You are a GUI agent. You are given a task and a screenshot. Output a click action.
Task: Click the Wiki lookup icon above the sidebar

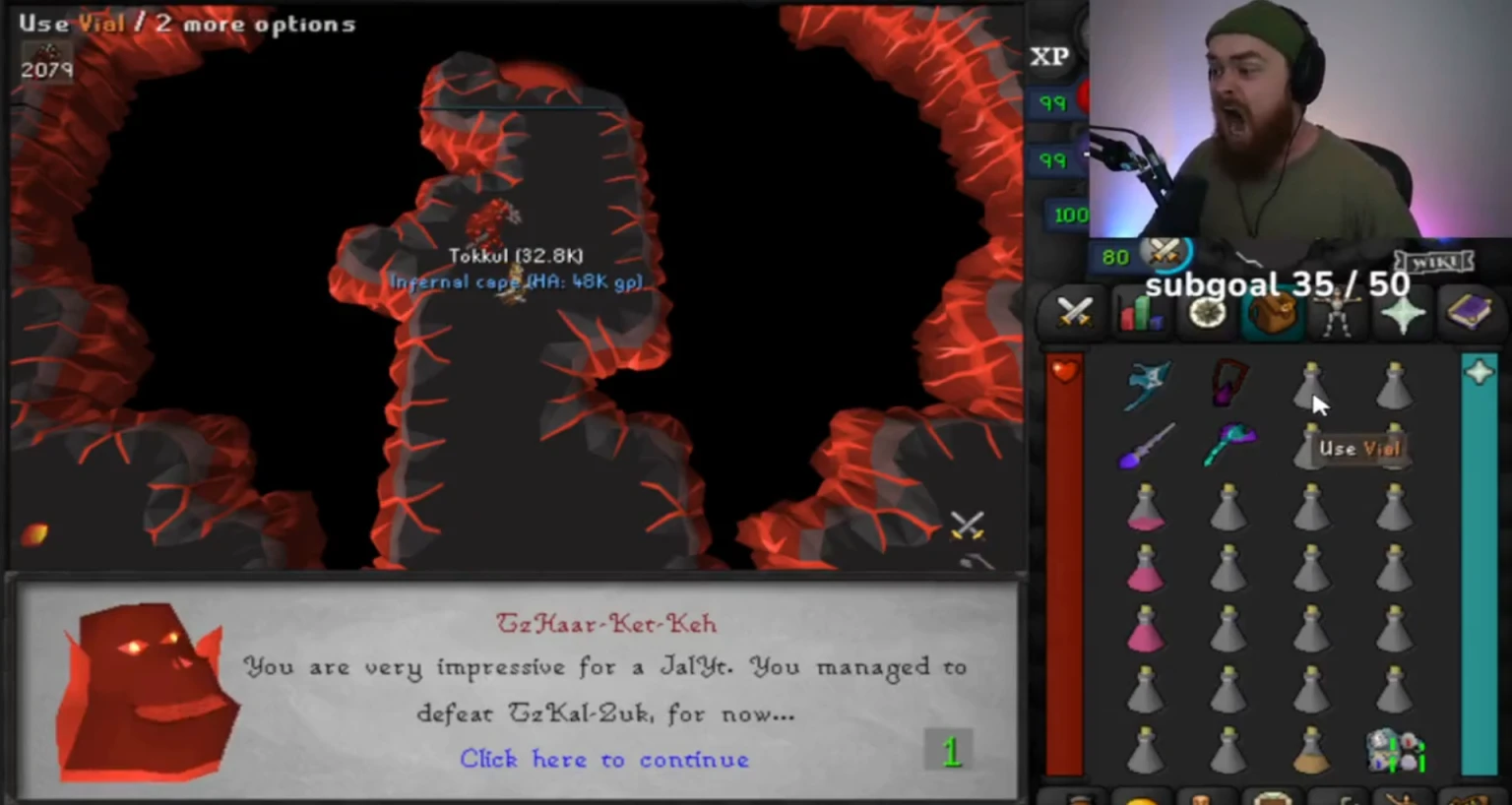point(1436,260)
